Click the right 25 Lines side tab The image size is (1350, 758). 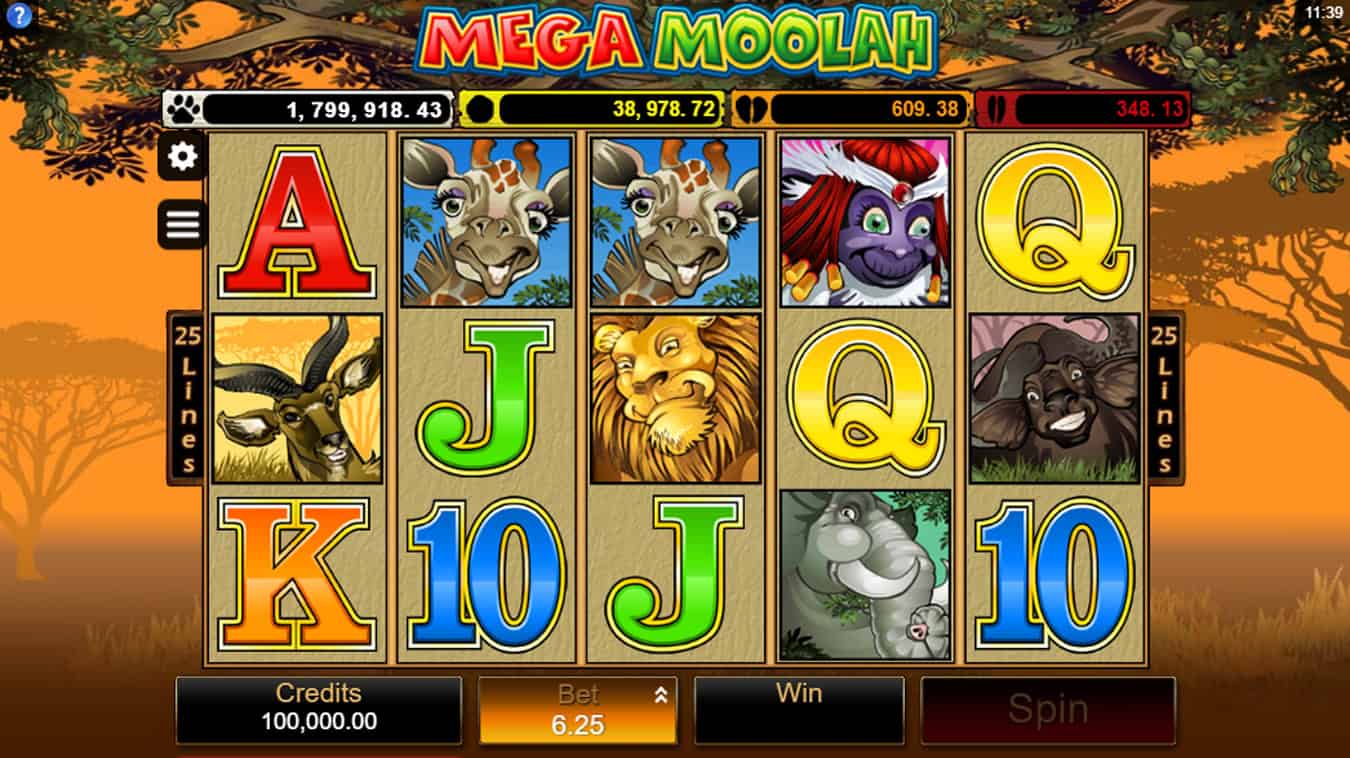click(x=1165, y=395)
